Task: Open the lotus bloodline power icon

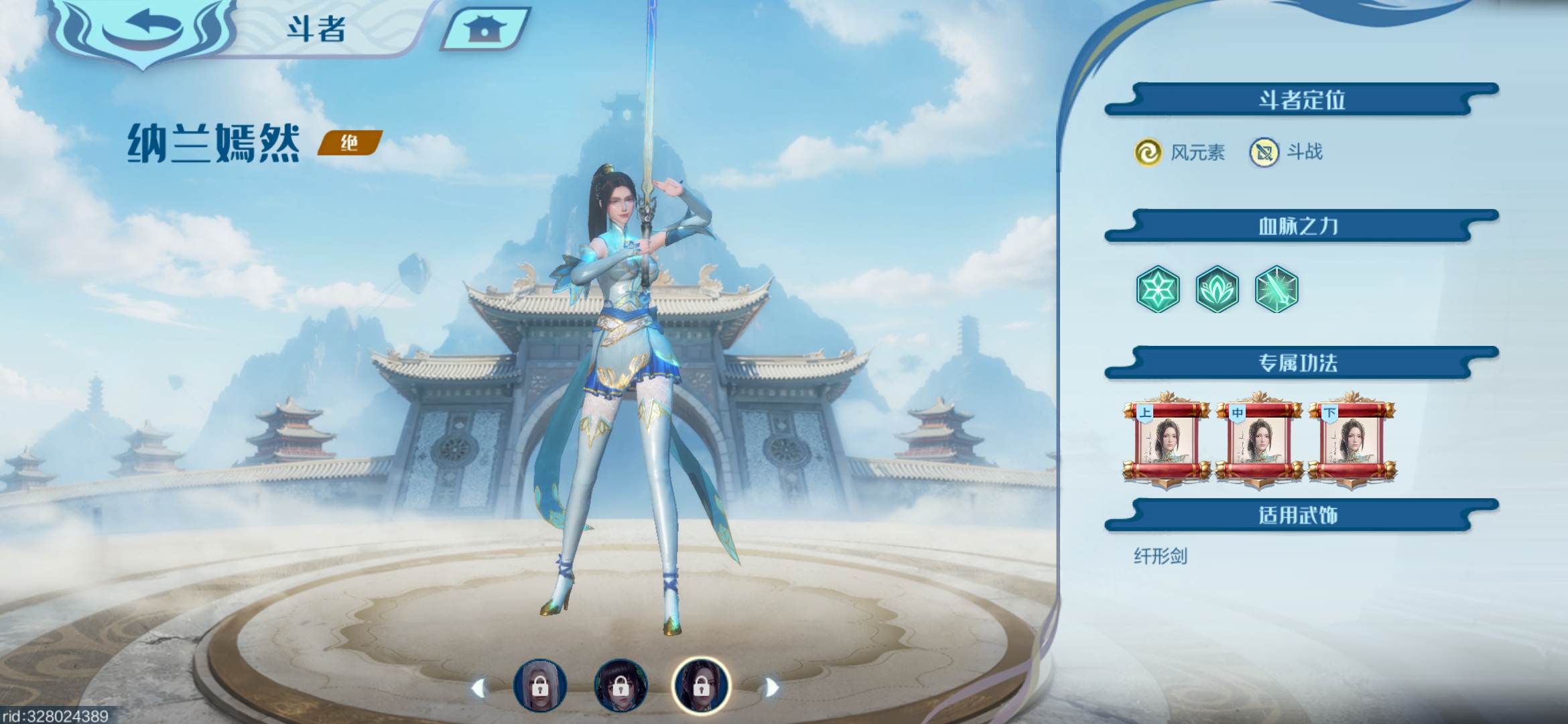Action: [1217, 290]
